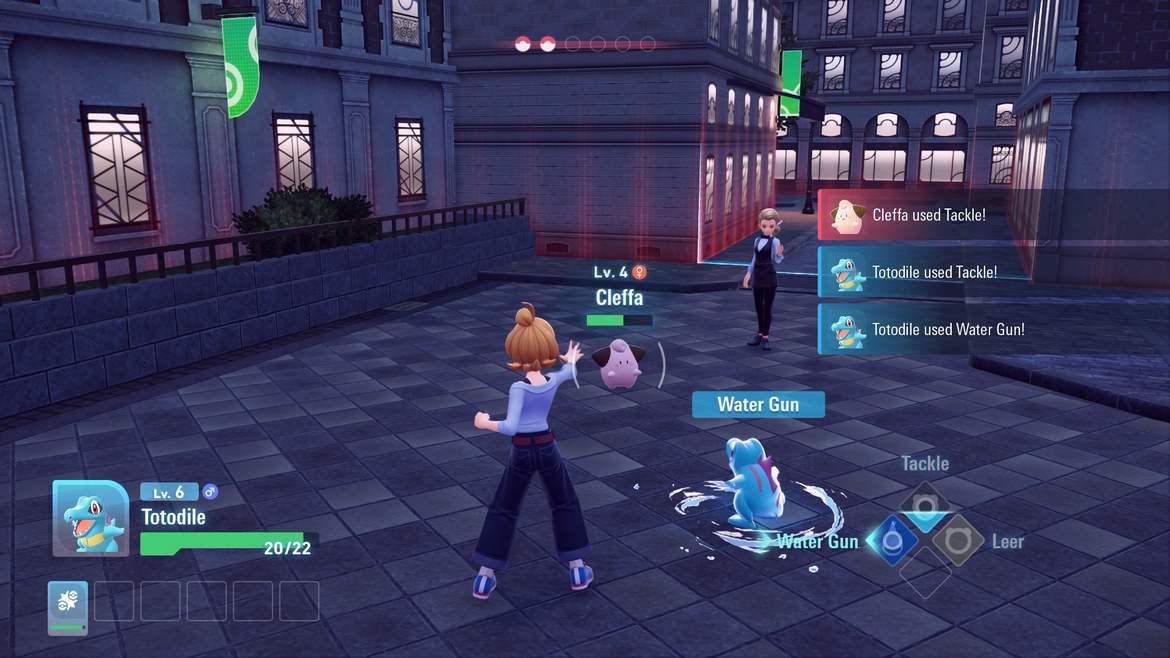Screen dimensions: 1170x658
Task: Select the active party slot icon
Action: click(68, 606)
